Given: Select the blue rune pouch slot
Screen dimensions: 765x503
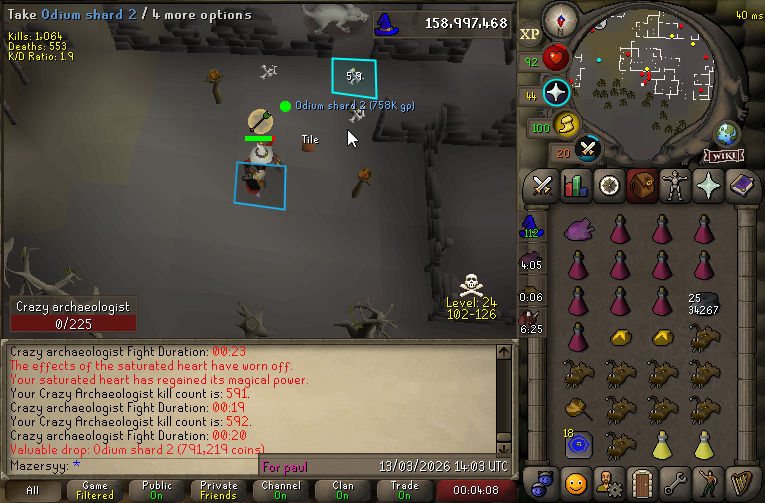Looking at the screenshot, I should tap(577, 443).
